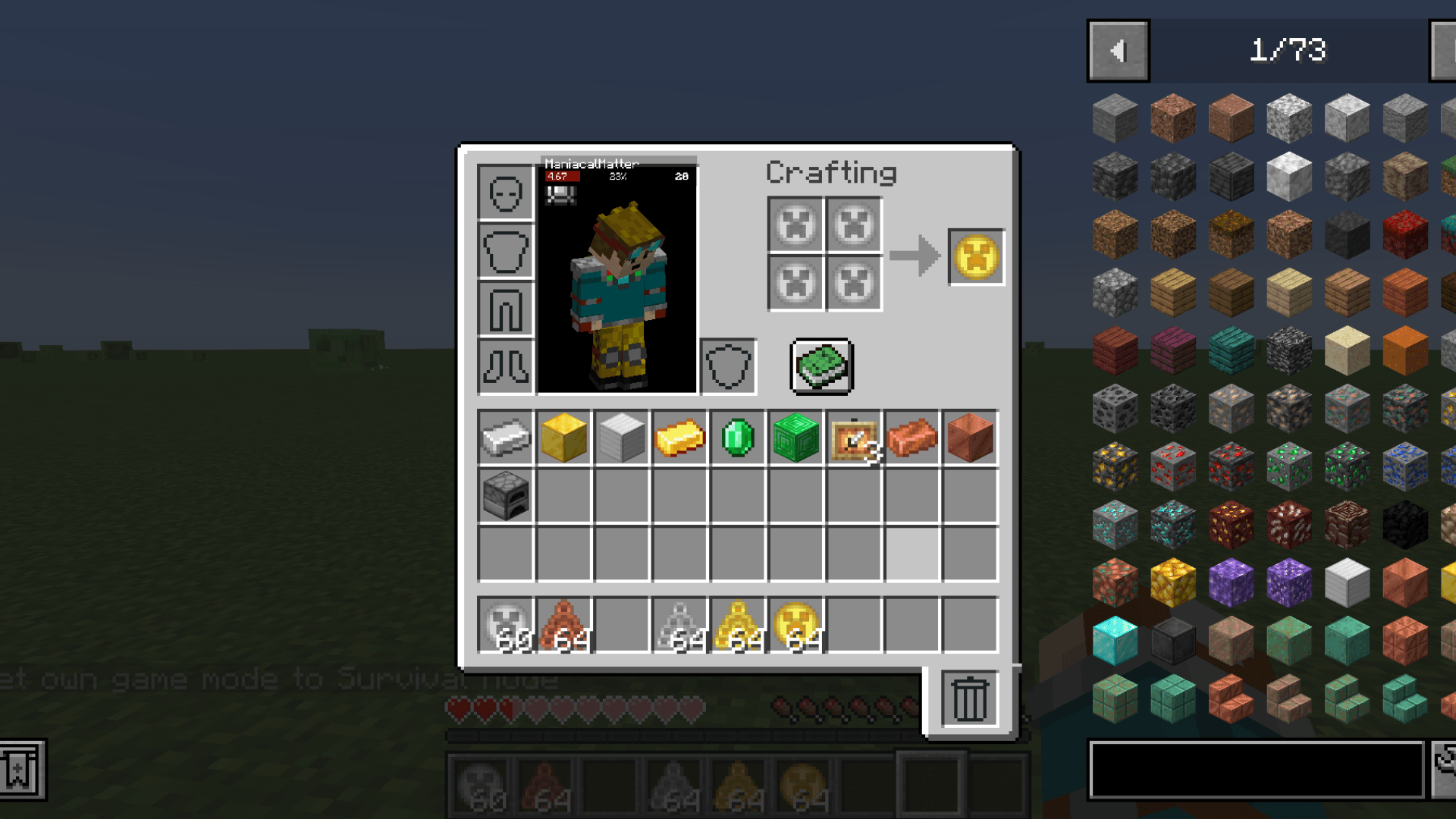Pick the copper ingot from inventory
1456x819 pixels.
913,438
